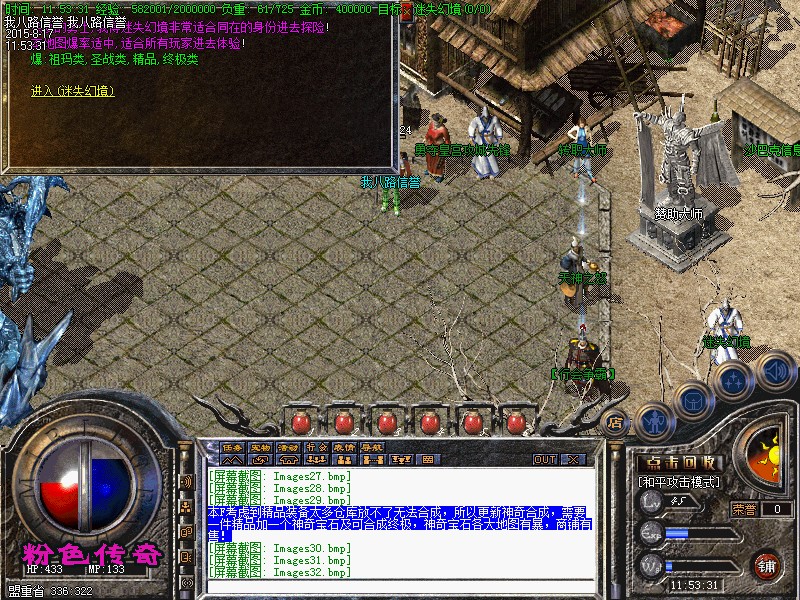The width and height of the screenshot is (800, 600).
Task: Open the 表情 emotes tab
Action: [x=345, y=446]
